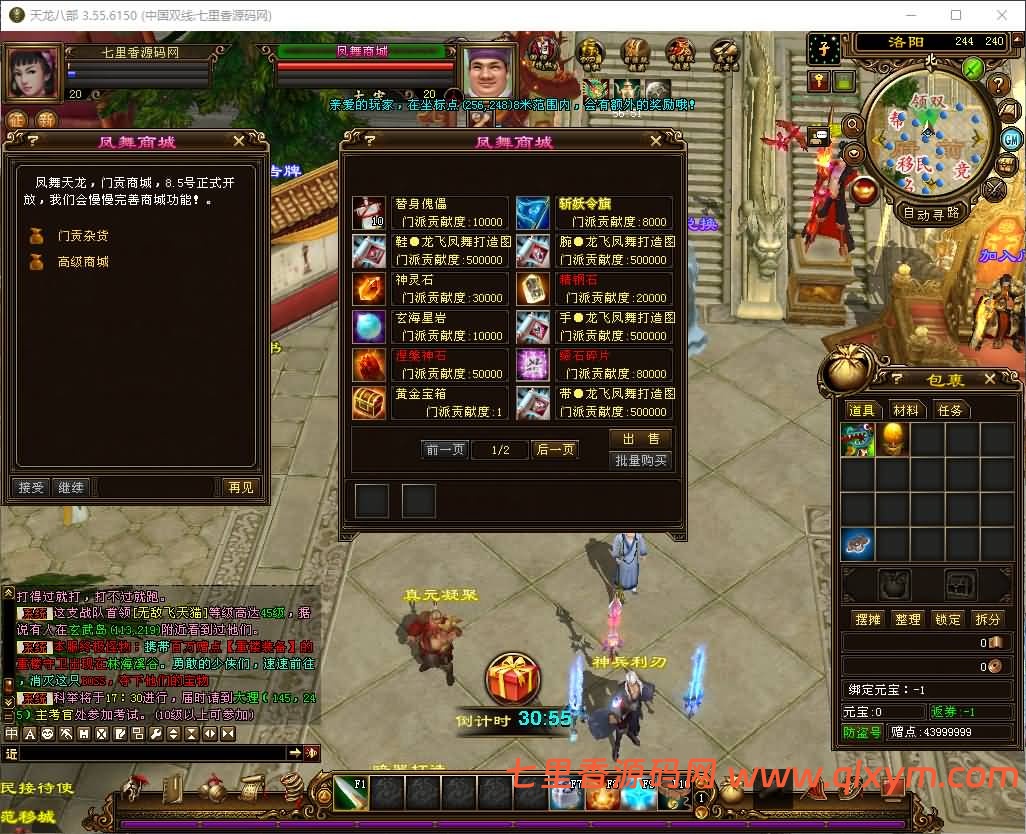Open the 门贡杂货 shop category
The height and width of the screenshot is (834, 1026).
82,236
